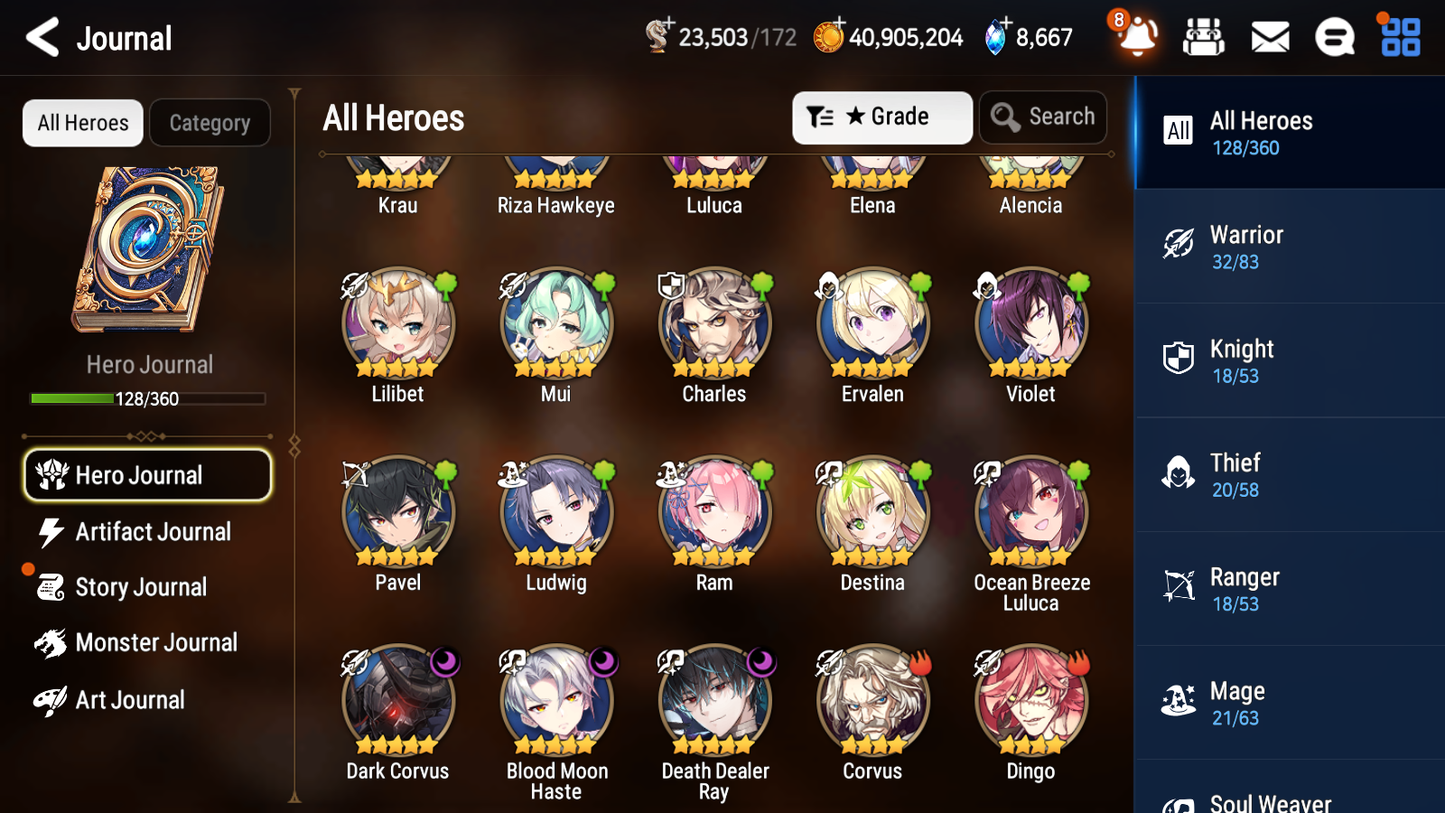The height and width of the screenshot is (813, 1445).
Task: Collapse the journal sidebar via diamond chevron
Action: [293, 445]
